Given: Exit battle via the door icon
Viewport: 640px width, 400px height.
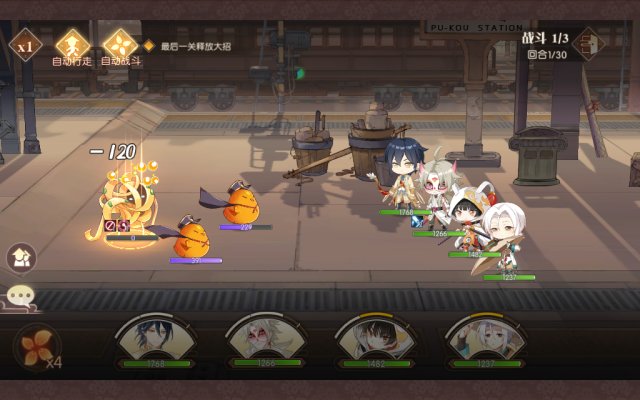Looking at the screenshot, I should pyautogui.click(x=588, y=44).
